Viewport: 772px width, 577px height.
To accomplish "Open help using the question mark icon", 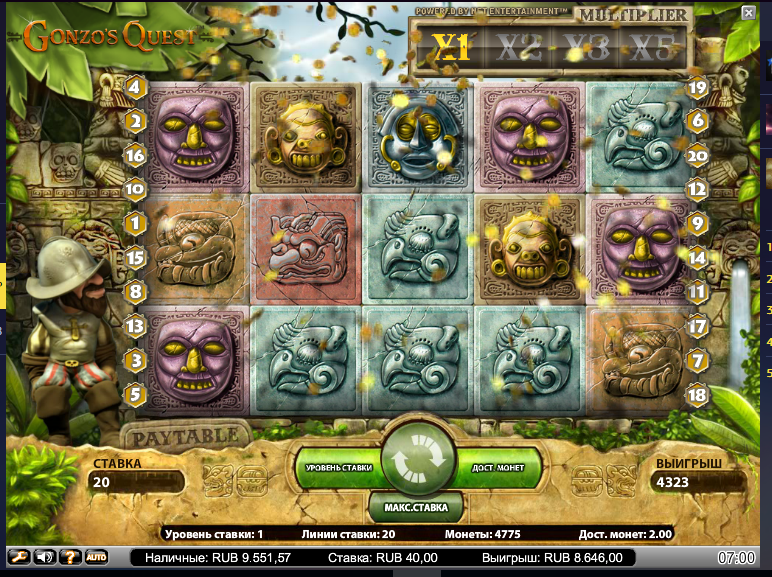I will point(70,557).
